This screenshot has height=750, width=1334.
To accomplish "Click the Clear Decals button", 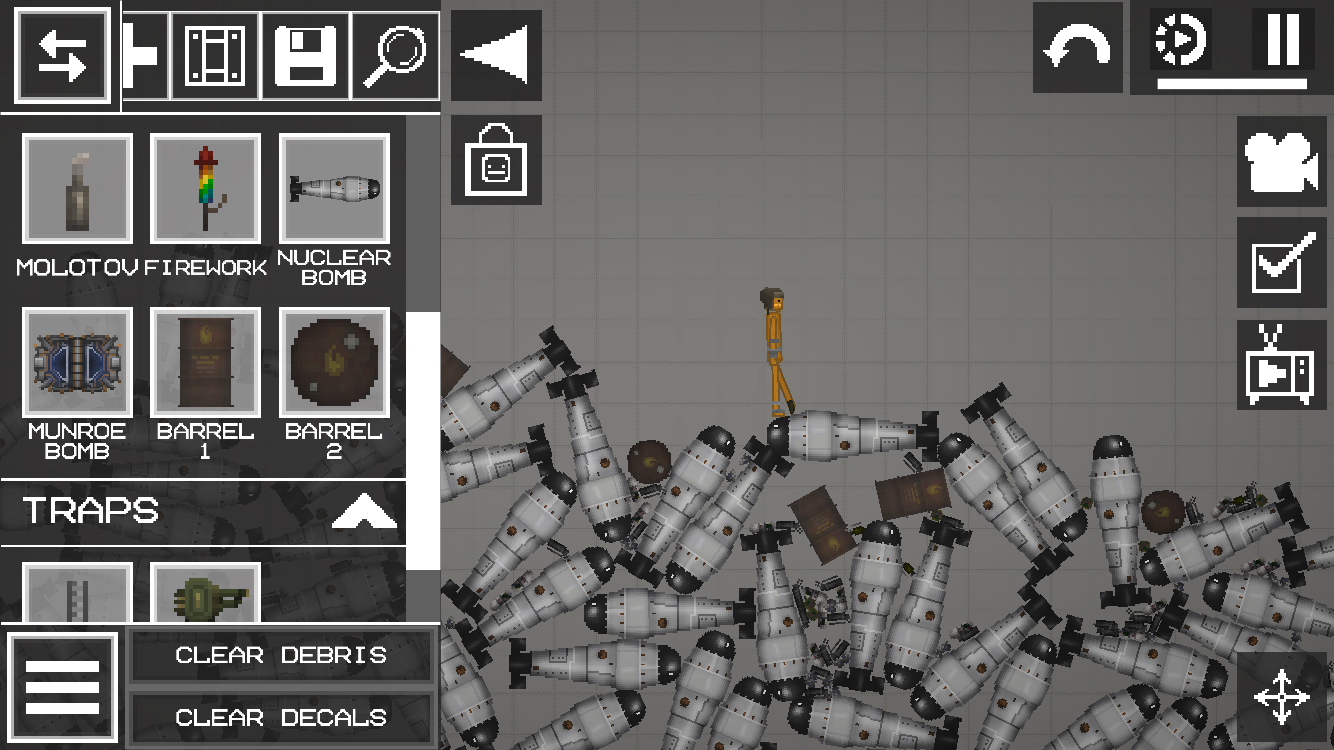I will point(281,718).
